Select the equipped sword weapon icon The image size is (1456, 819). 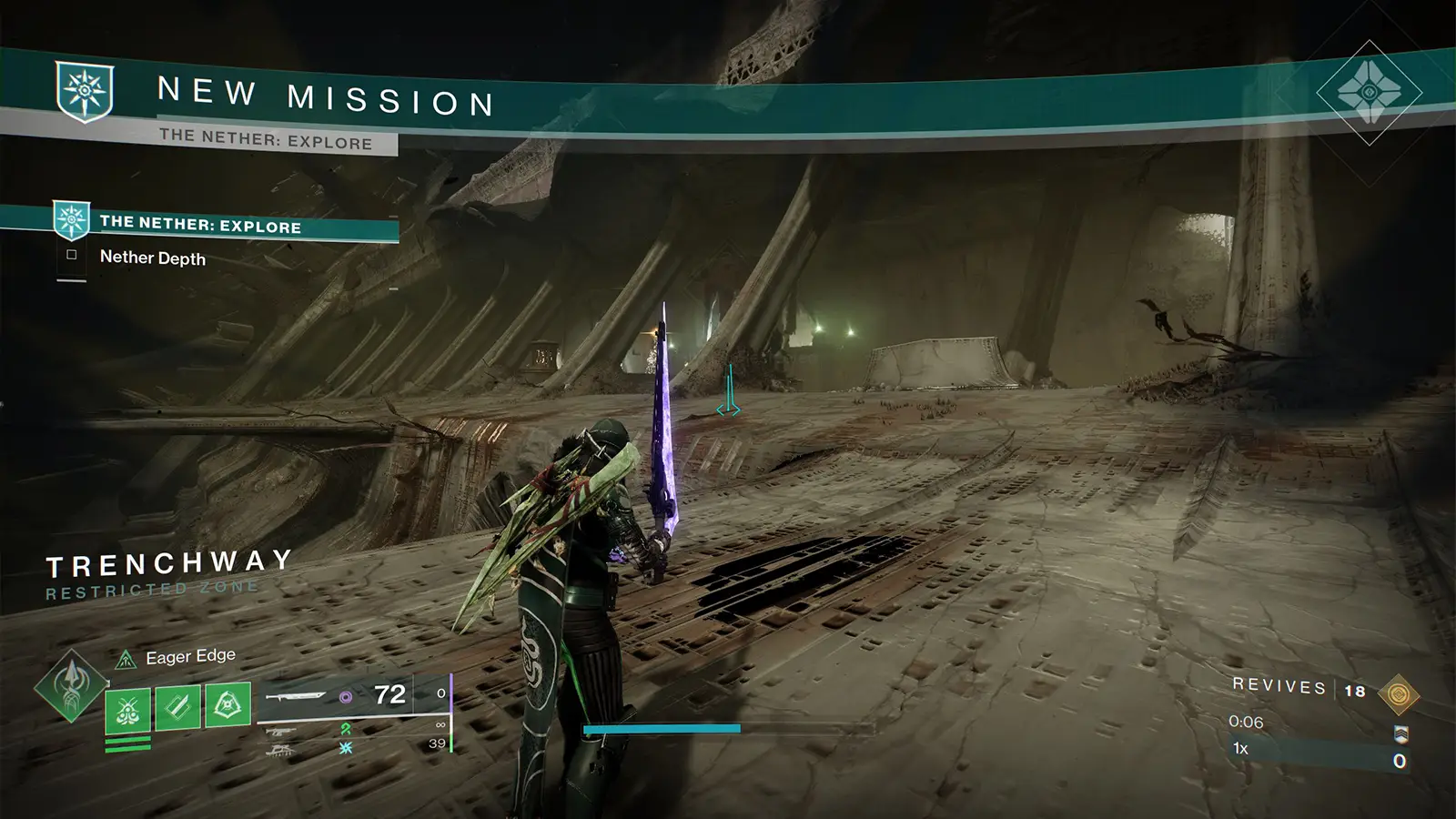pos(296,695)
